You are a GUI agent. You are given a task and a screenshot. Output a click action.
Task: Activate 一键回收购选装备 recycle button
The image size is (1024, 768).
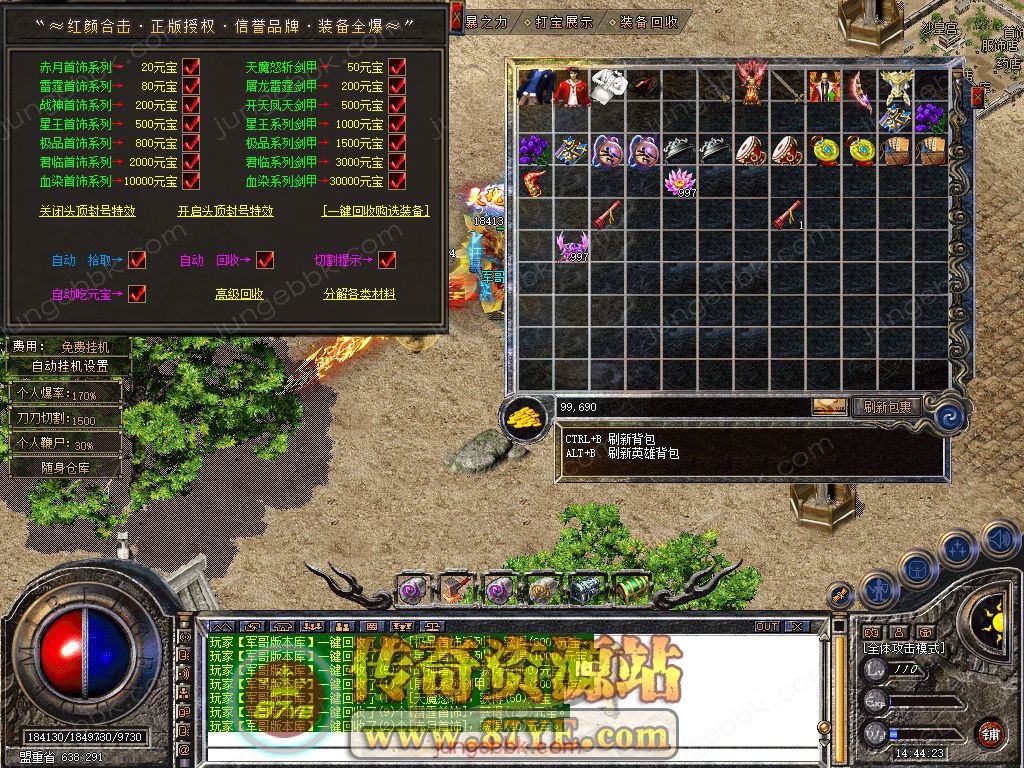click(376, 211)
